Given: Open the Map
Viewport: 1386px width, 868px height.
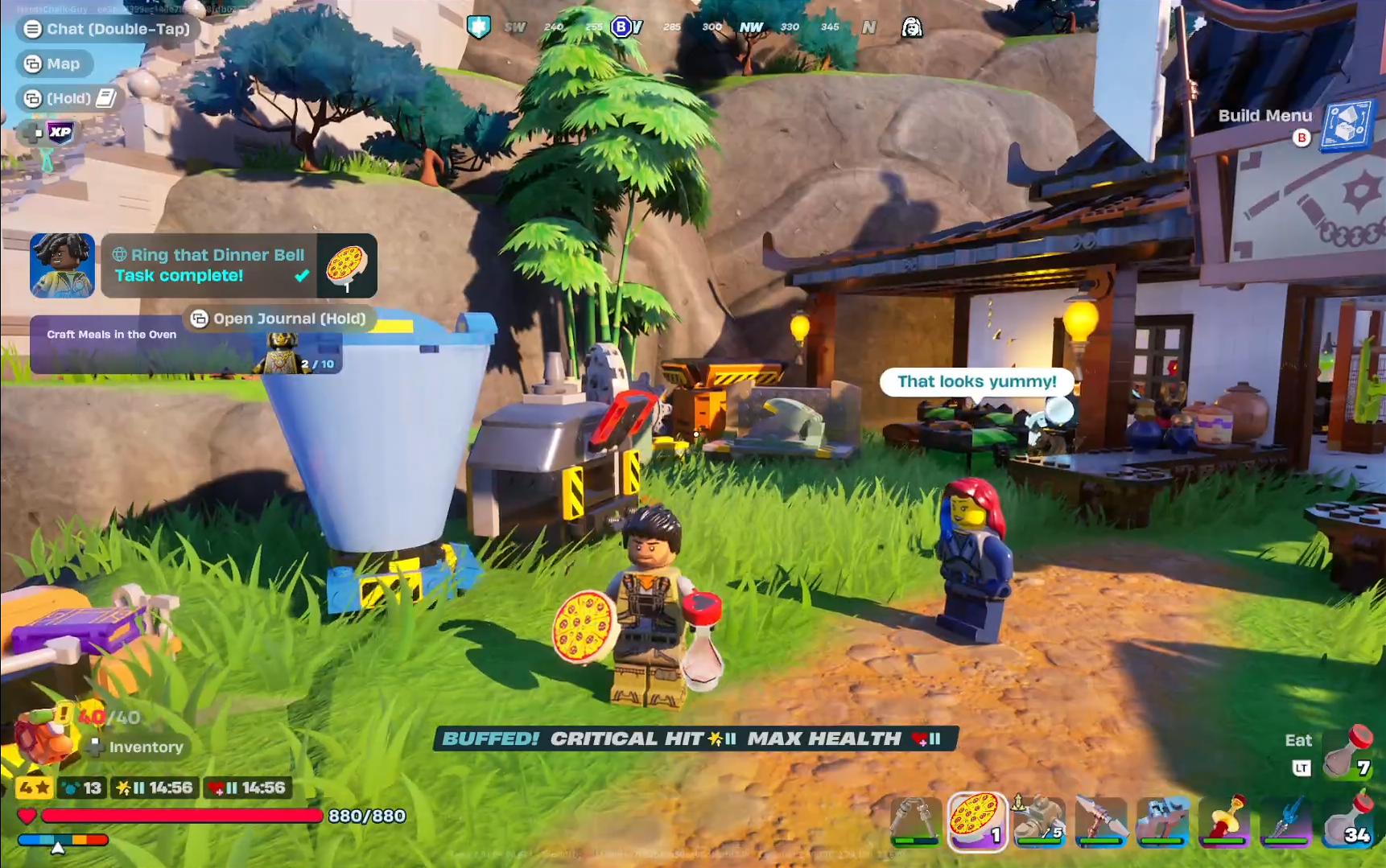Looking at the screenshot, I should [x=54, y=64].
